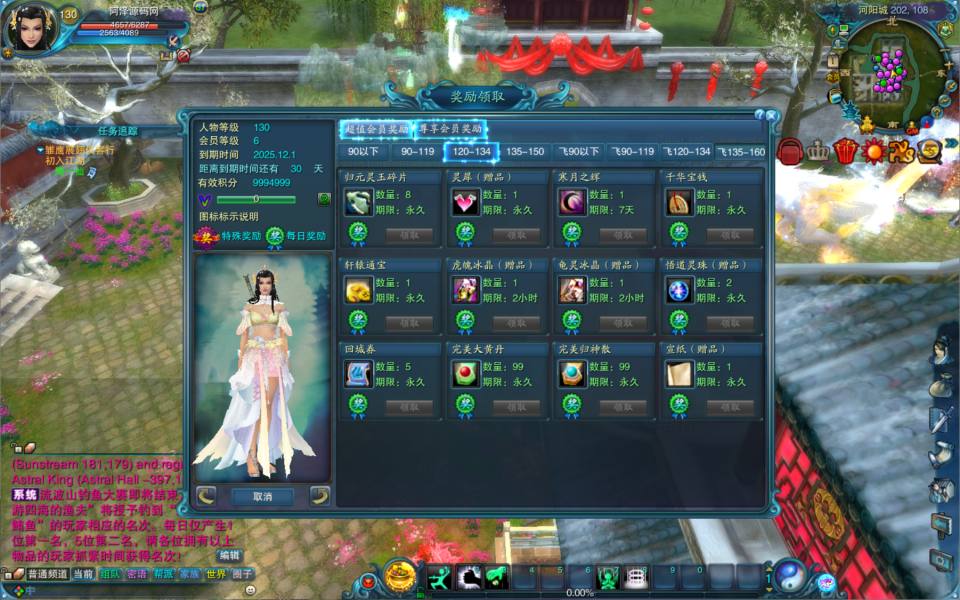
Task: Switch to the 超值会员奖励 tab
Action: pos(376,129)
